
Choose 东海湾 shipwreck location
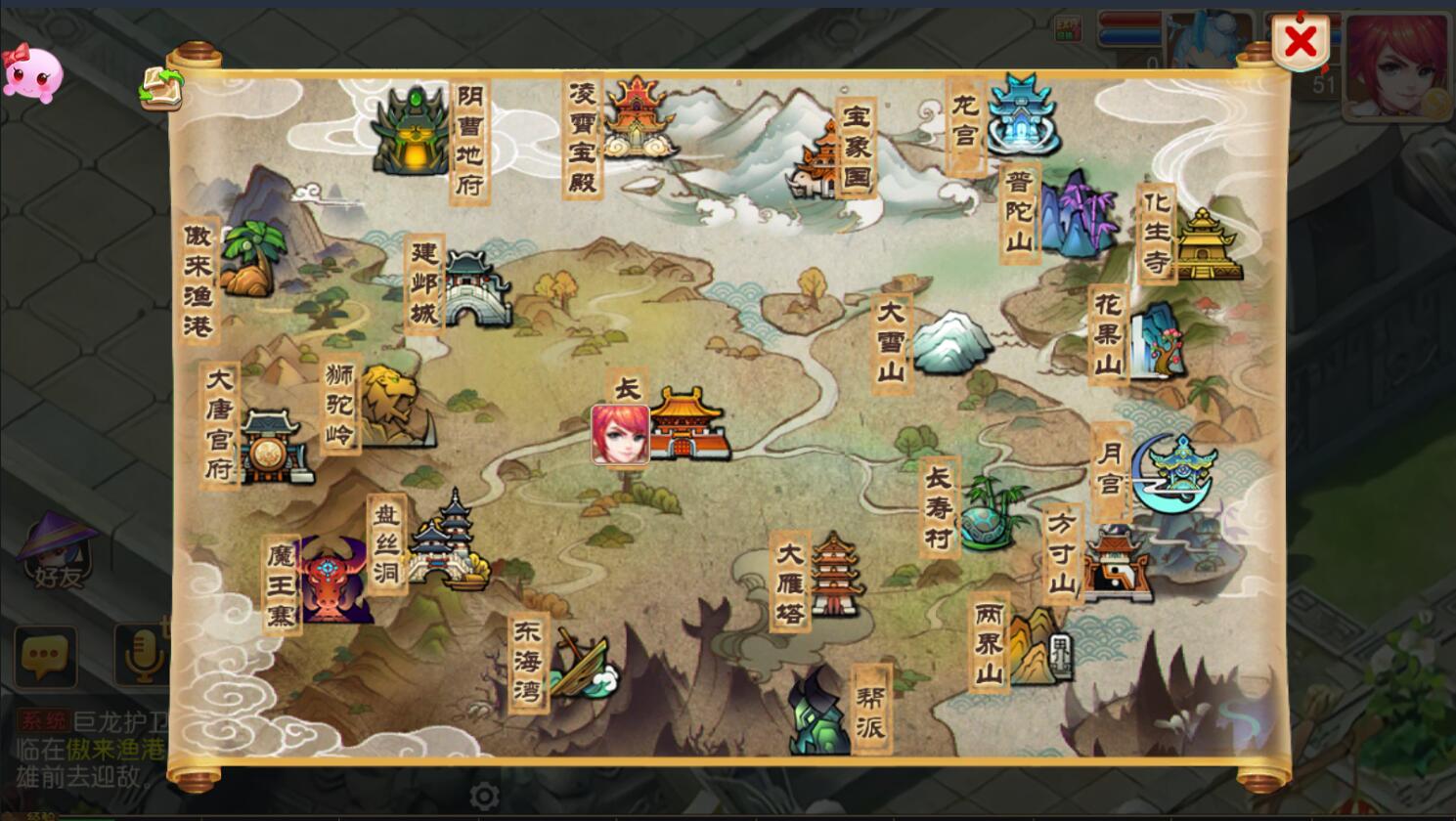pyautogui.click(x=581, y=666)
